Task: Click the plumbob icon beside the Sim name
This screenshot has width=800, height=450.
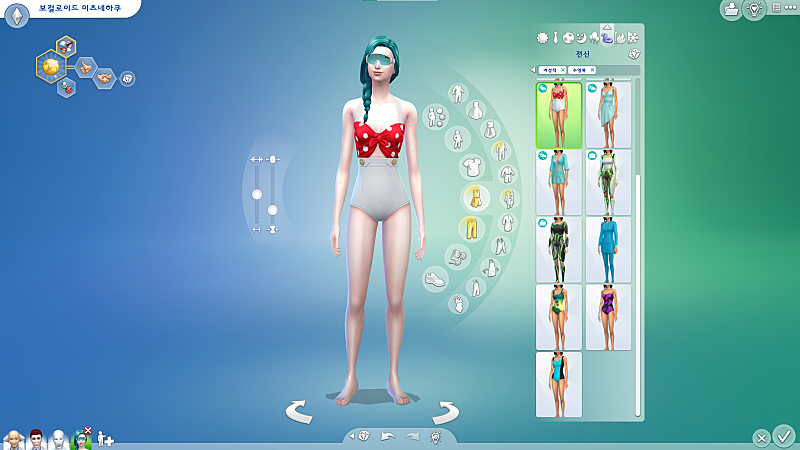Action: [16, 16]
